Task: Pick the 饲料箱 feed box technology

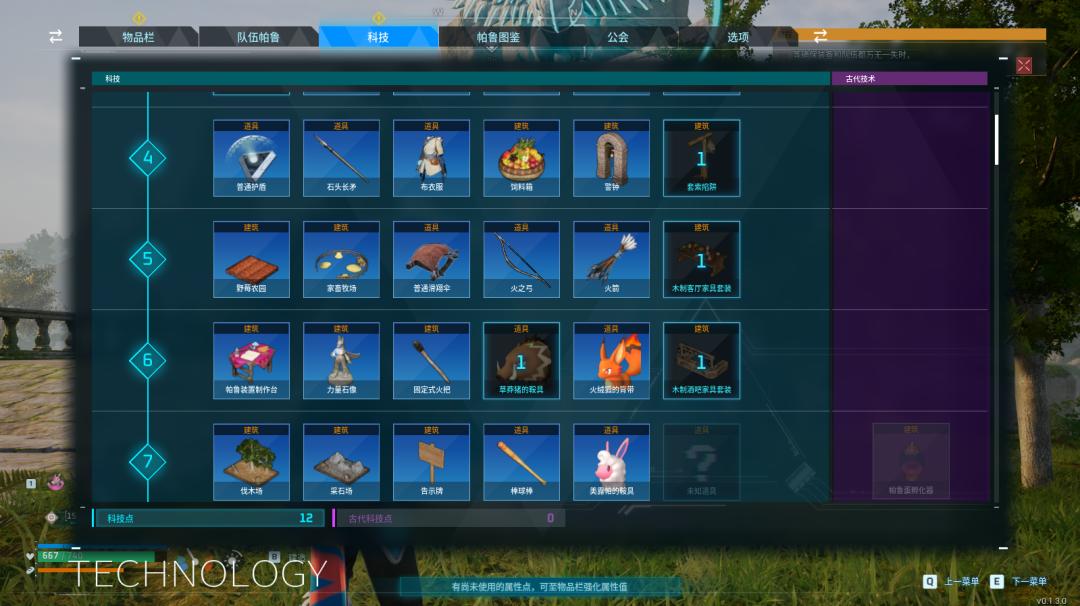Action: [521, 158]
